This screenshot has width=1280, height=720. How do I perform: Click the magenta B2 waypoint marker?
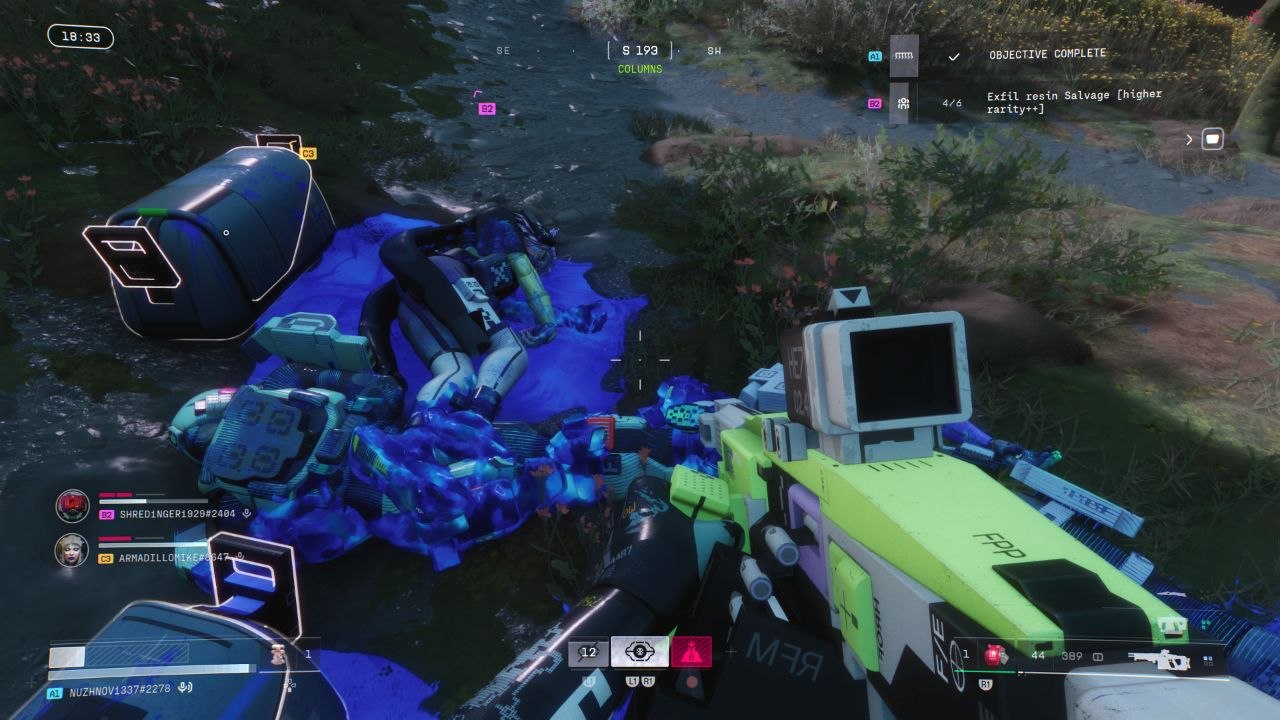pyautogui.click(x=487, y=108)
